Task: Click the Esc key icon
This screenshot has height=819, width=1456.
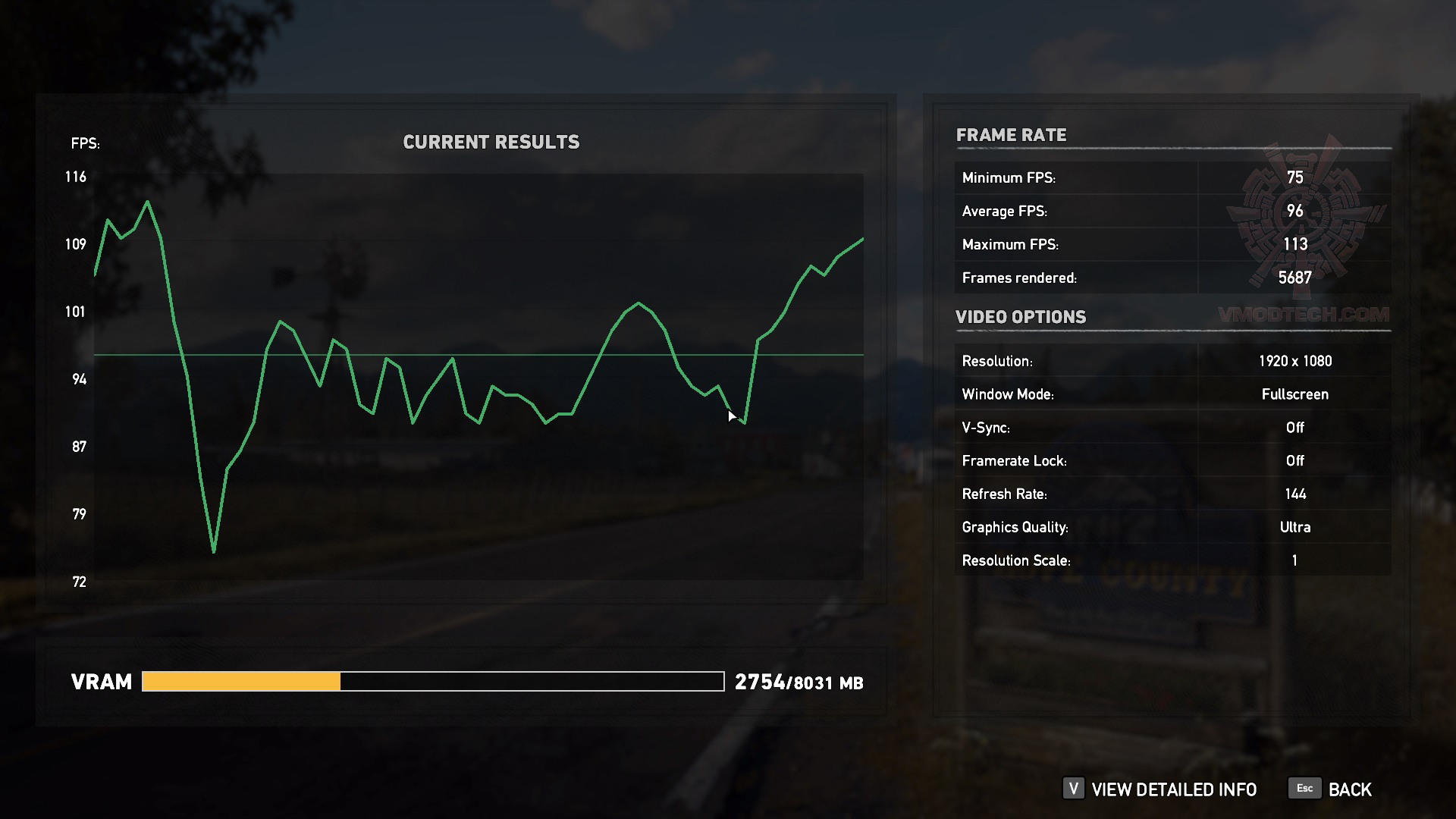Action: pyautogui.click(x=1304, y=789)
